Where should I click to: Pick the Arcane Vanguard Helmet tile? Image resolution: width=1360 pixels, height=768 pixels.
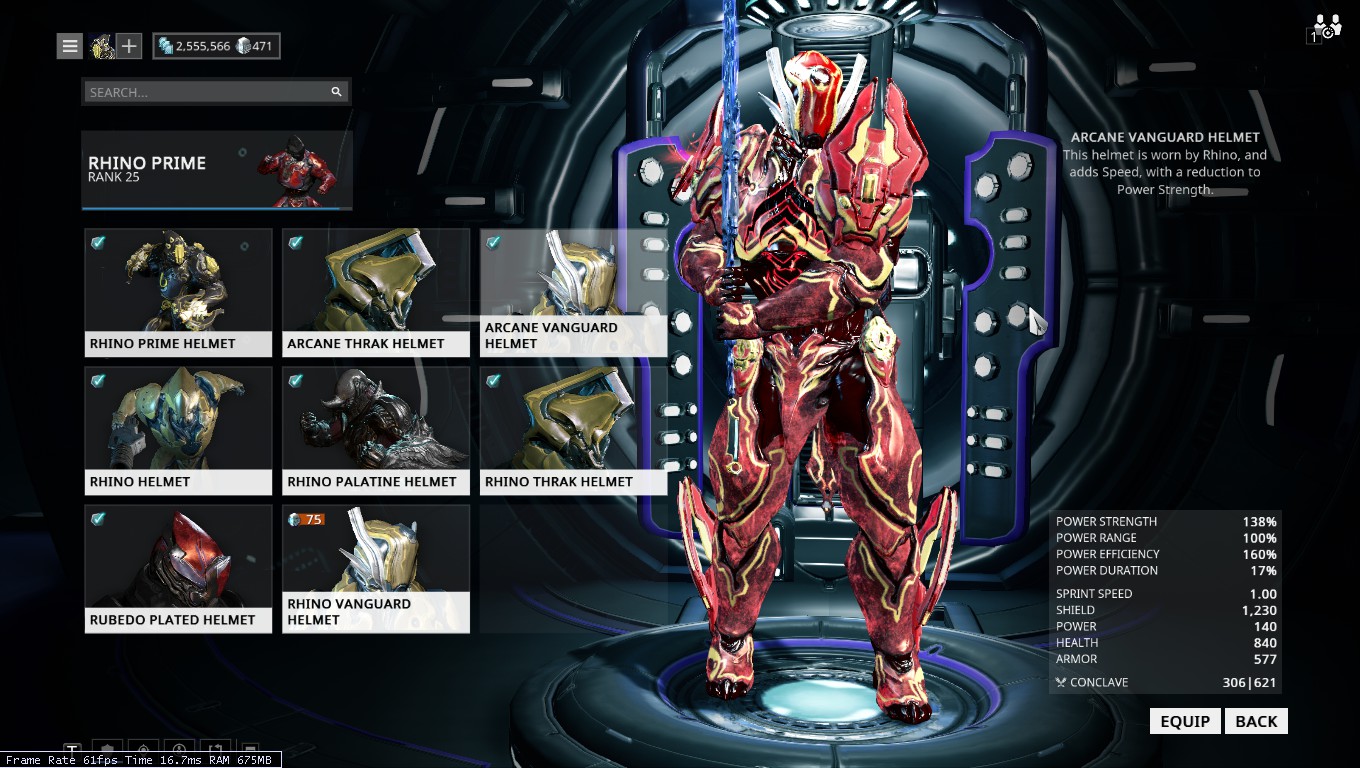pos(573,292)
